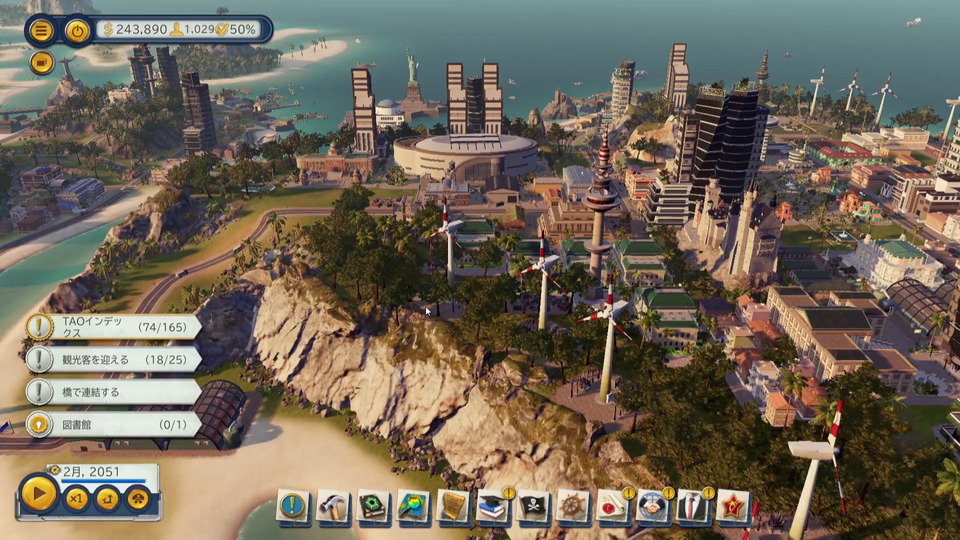Image resolution: width=960 pixels, height=540 pixels.
Task: Click the large play button
Action: (39, 494)
